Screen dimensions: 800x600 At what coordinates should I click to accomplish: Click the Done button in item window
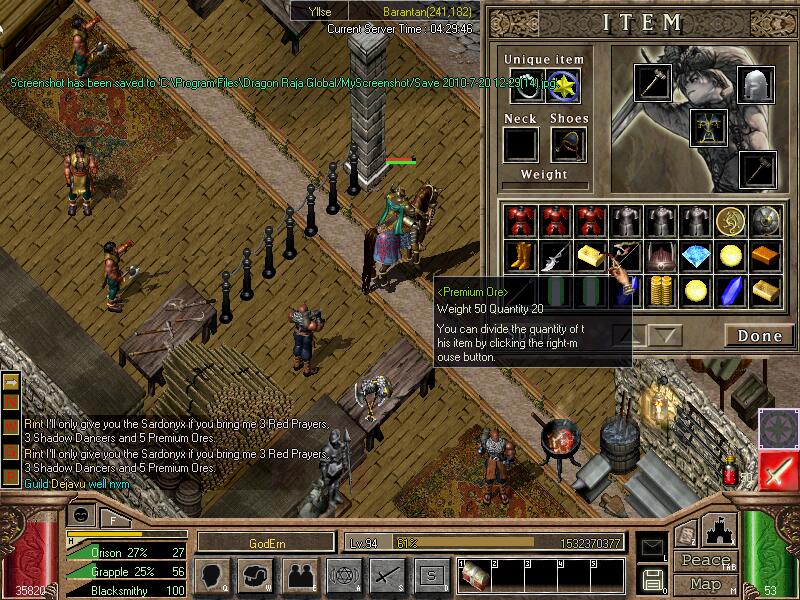[759, 336]
